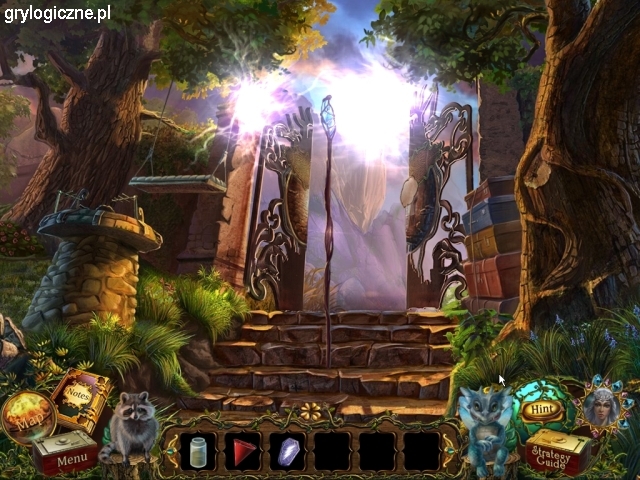Click the character portrait medallion
Viewport: 640px width, 480px height.
click(x=601, y=405)
